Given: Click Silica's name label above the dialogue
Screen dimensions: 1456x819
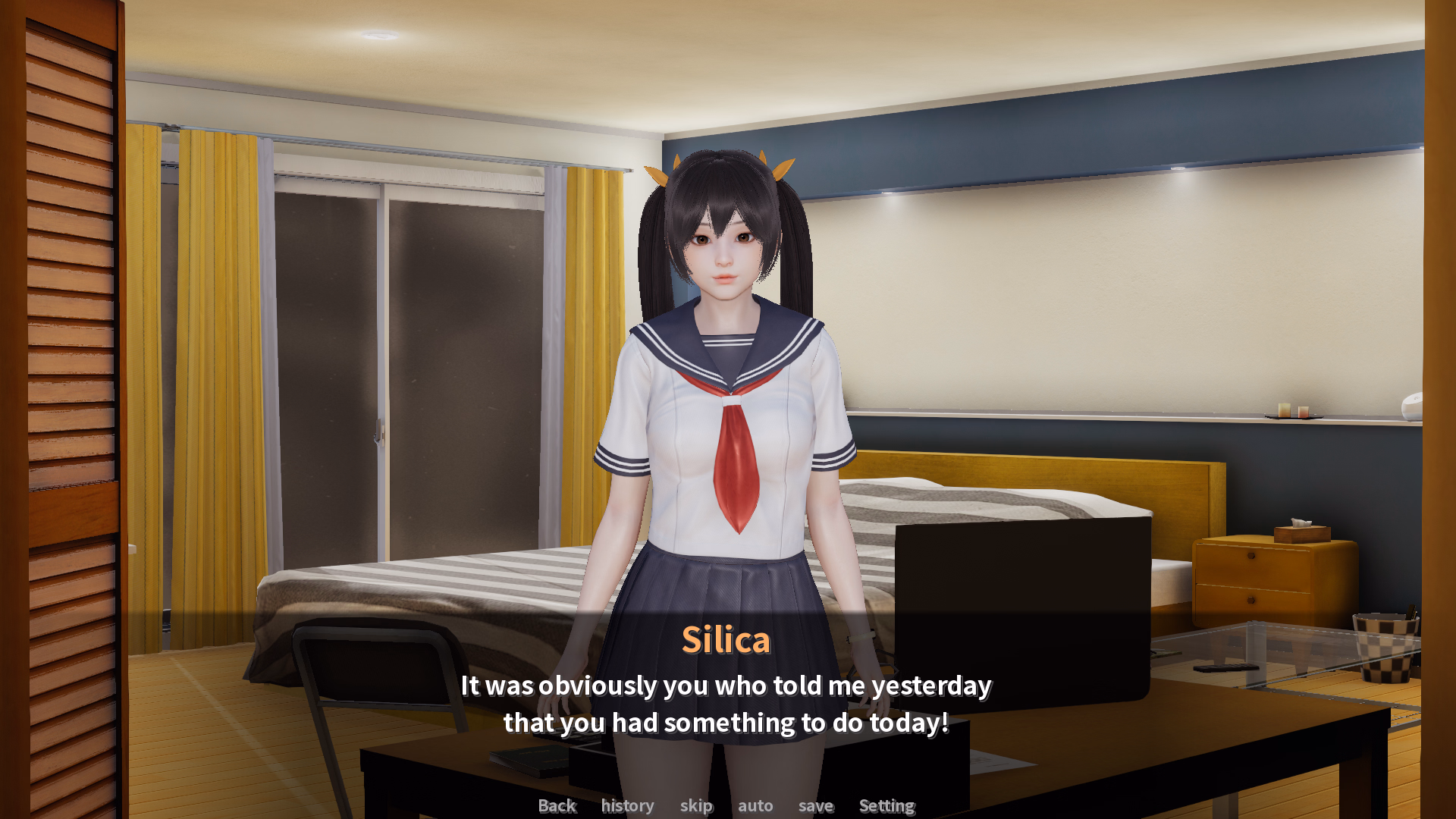Looking at the screenshot, I should [x=726, y=639].
